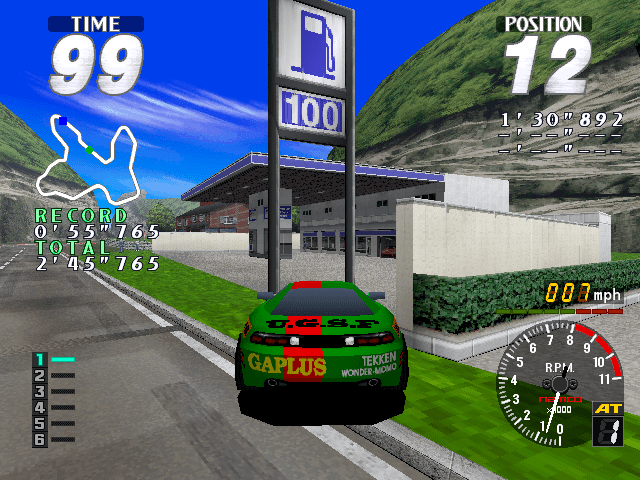The image size is (640, 480).
Task: Select gear 1 in the gear list
Action: 41,359
